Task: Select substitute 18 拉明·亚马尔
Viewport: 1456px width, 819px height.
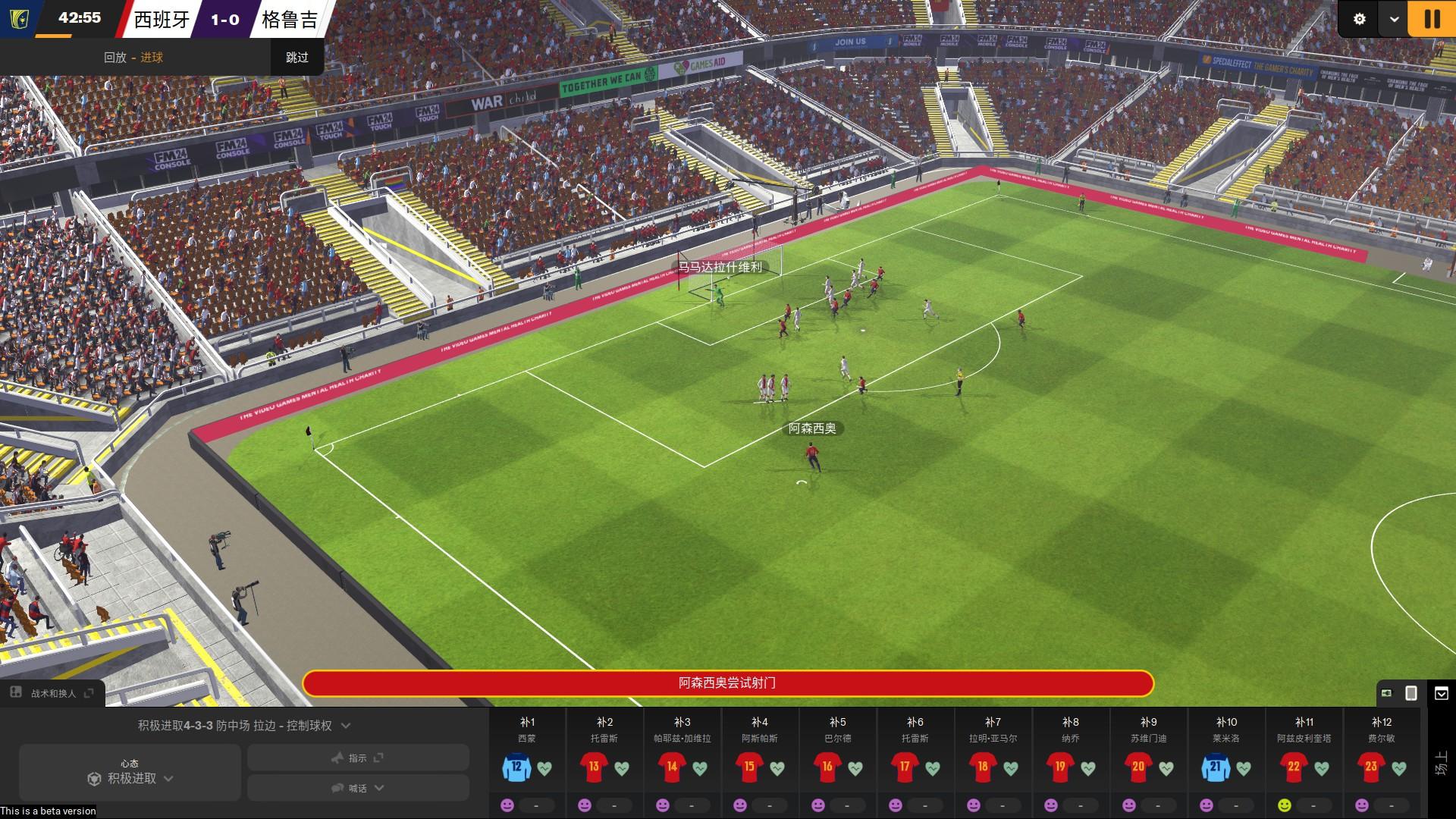Action: [x=983, y=767]
